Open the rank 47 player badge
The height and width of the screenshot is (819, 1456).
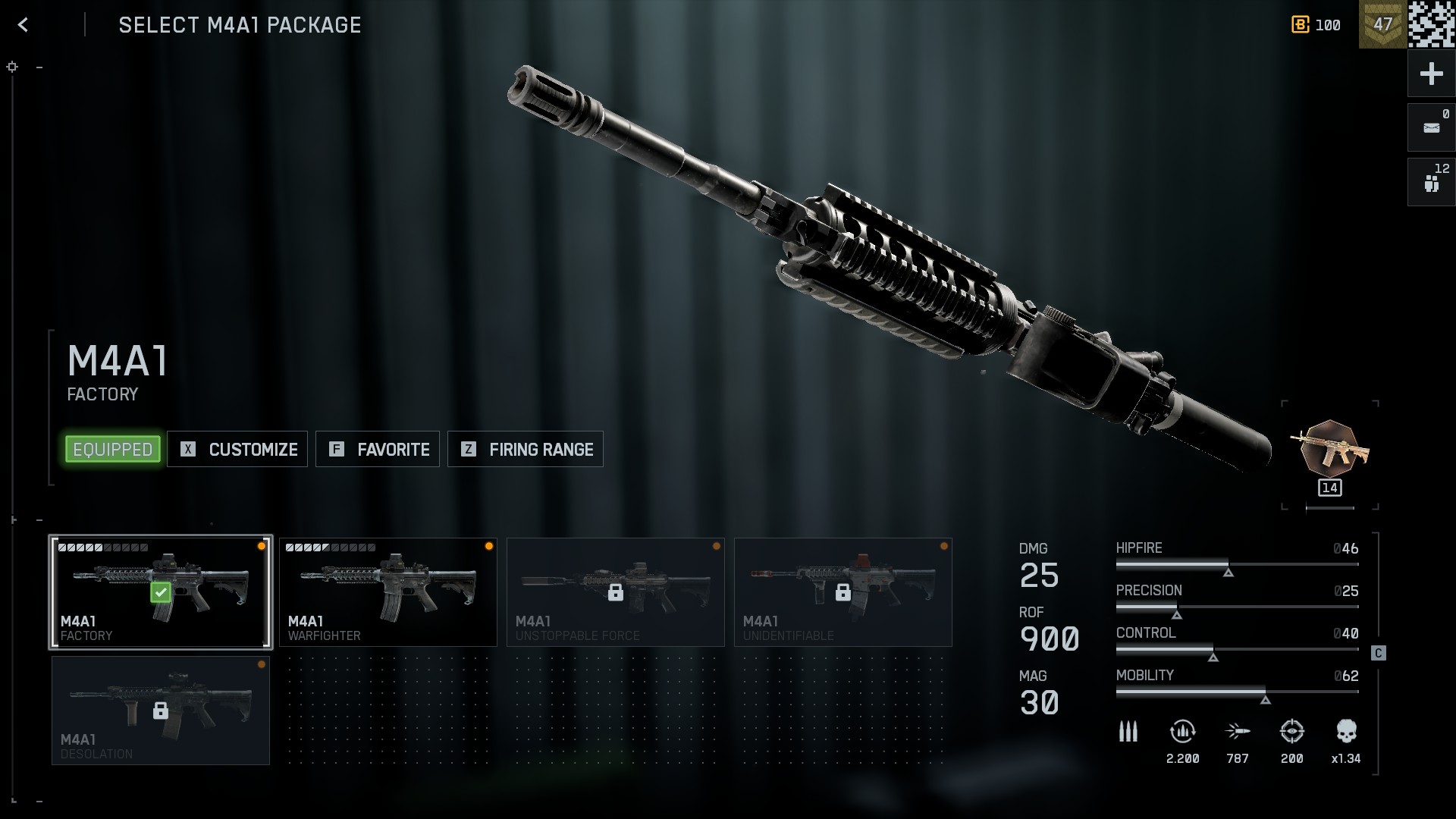[x=1382, y=24]
